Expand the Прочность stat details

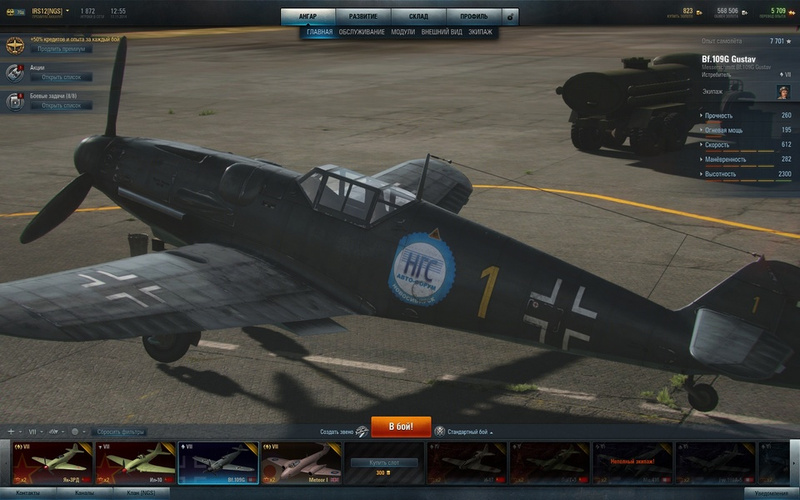click(745, 115)
